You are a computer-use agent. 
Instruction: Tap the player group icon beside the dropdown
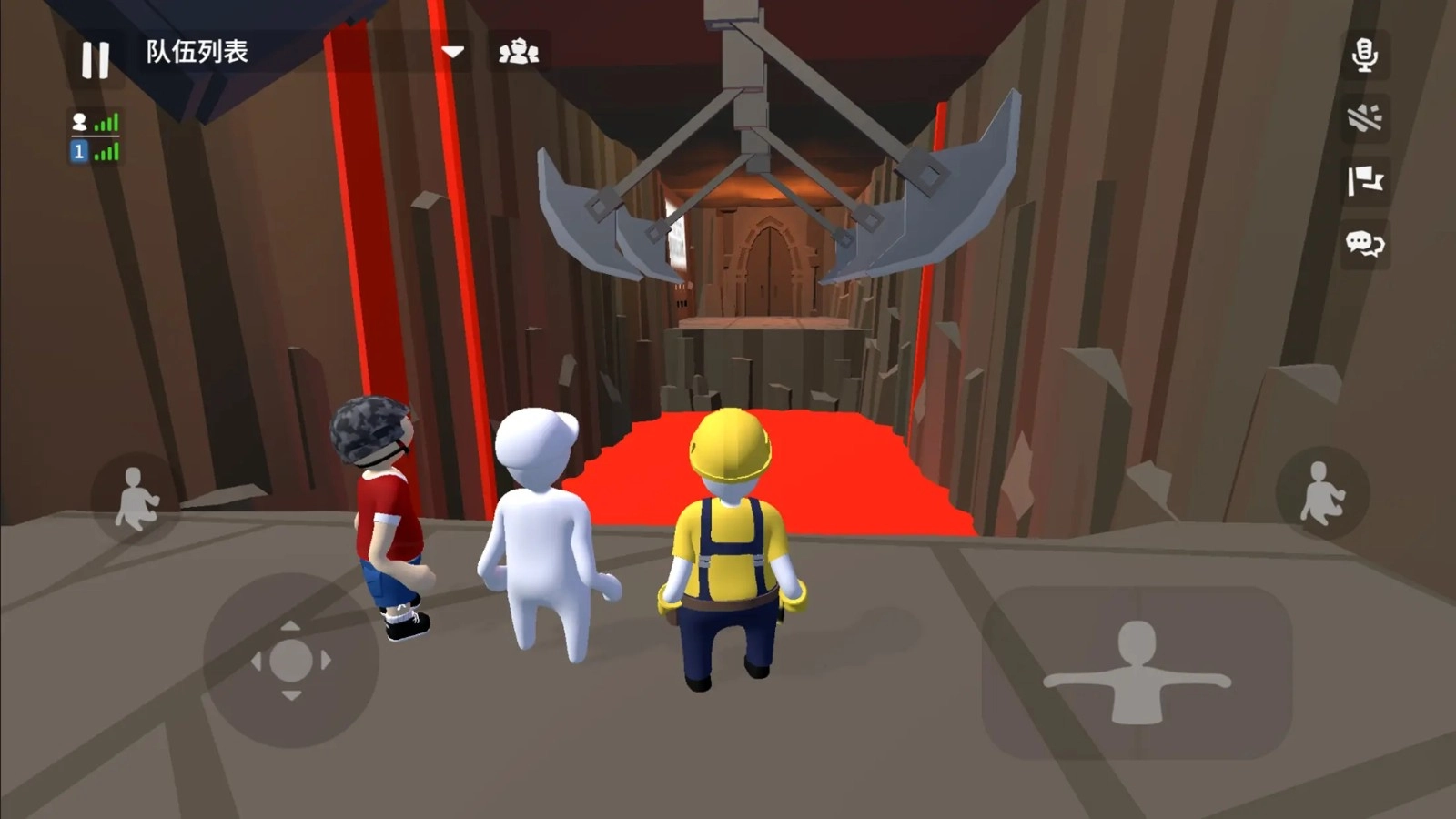pos(519,53)
